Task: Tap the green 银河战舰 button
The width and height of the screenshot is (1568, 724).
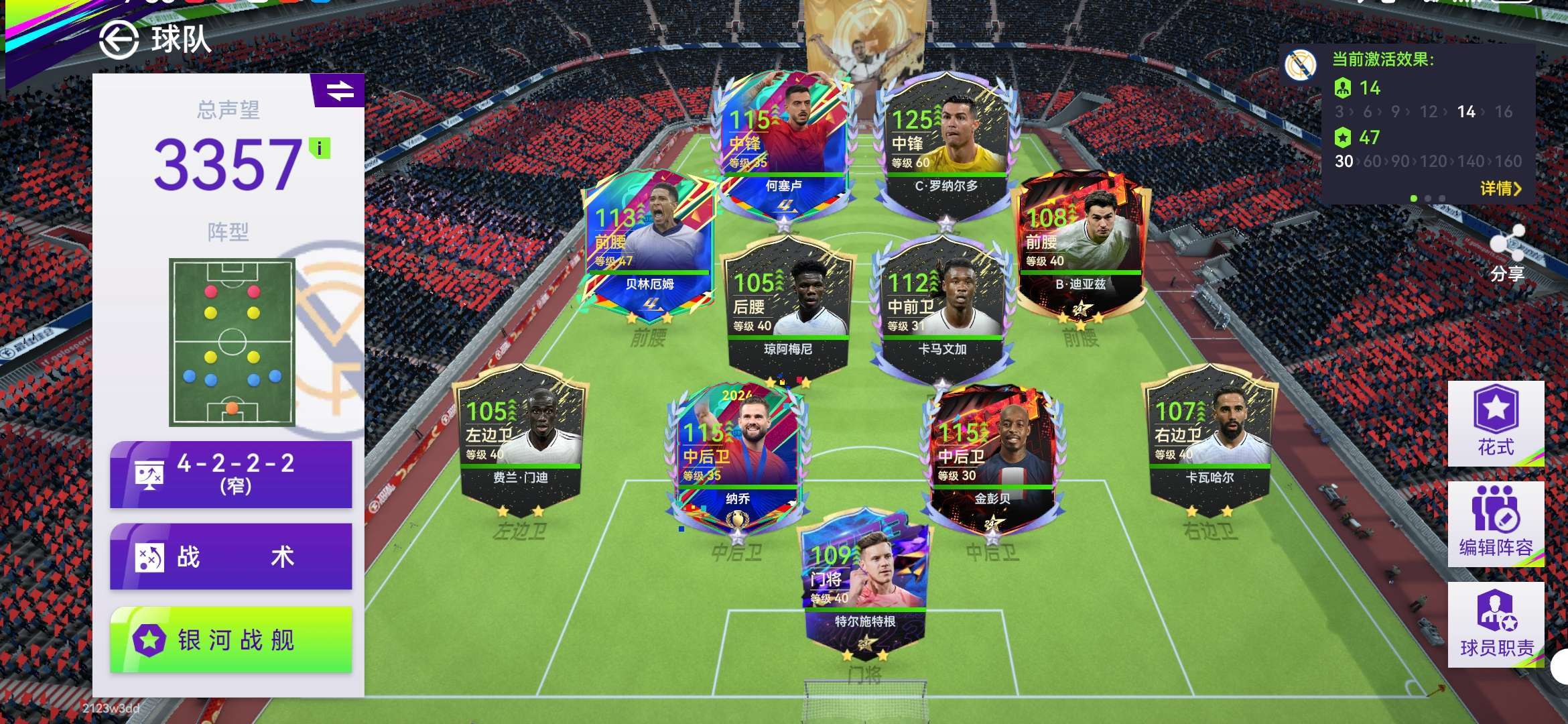Action: 231,640
